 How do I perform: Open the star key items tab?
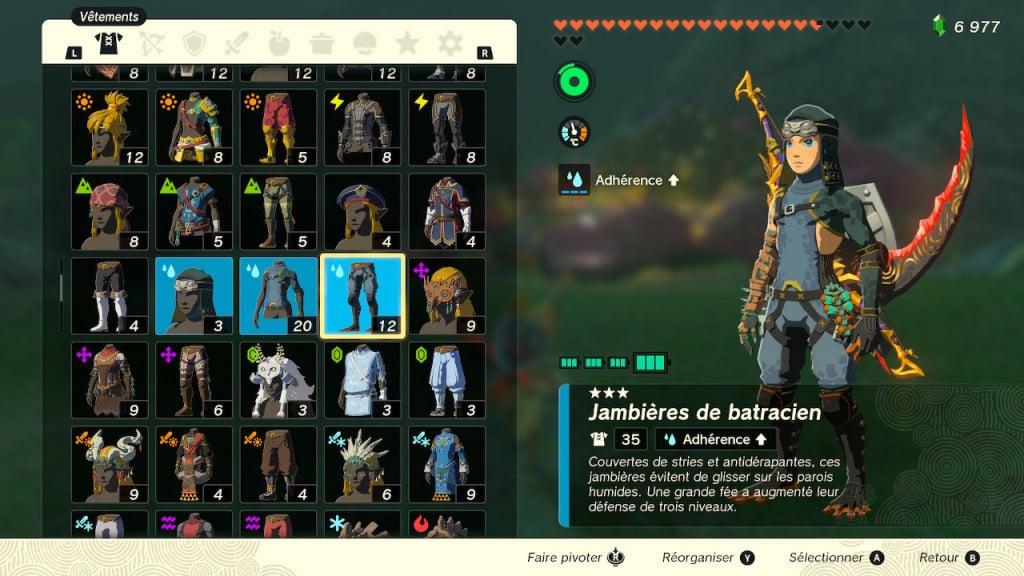tap(407, 43)
